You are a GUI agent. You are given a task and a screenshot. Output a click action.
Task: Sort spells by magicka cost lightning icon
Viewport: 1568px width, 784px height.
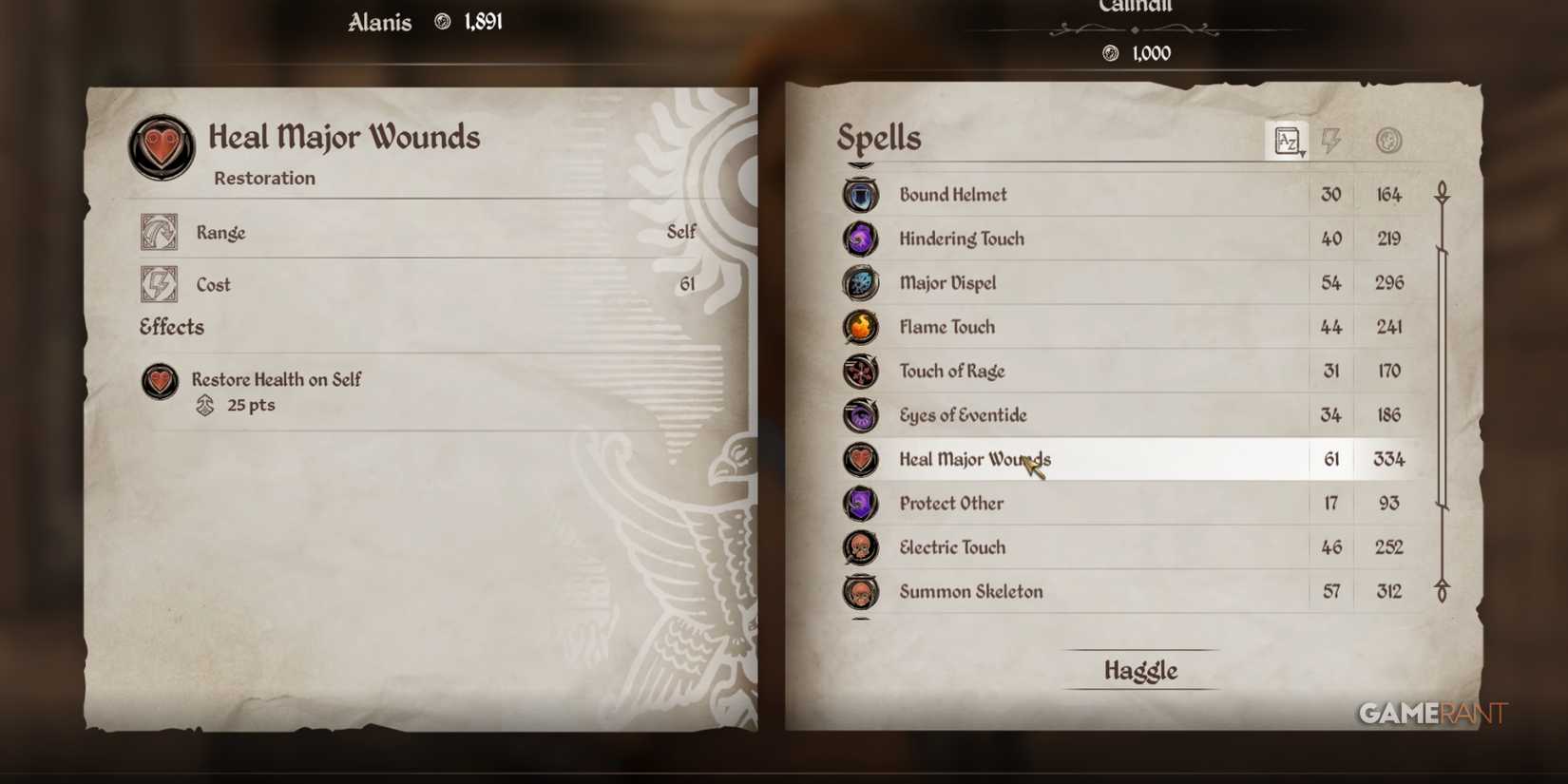pos(1330,139)
